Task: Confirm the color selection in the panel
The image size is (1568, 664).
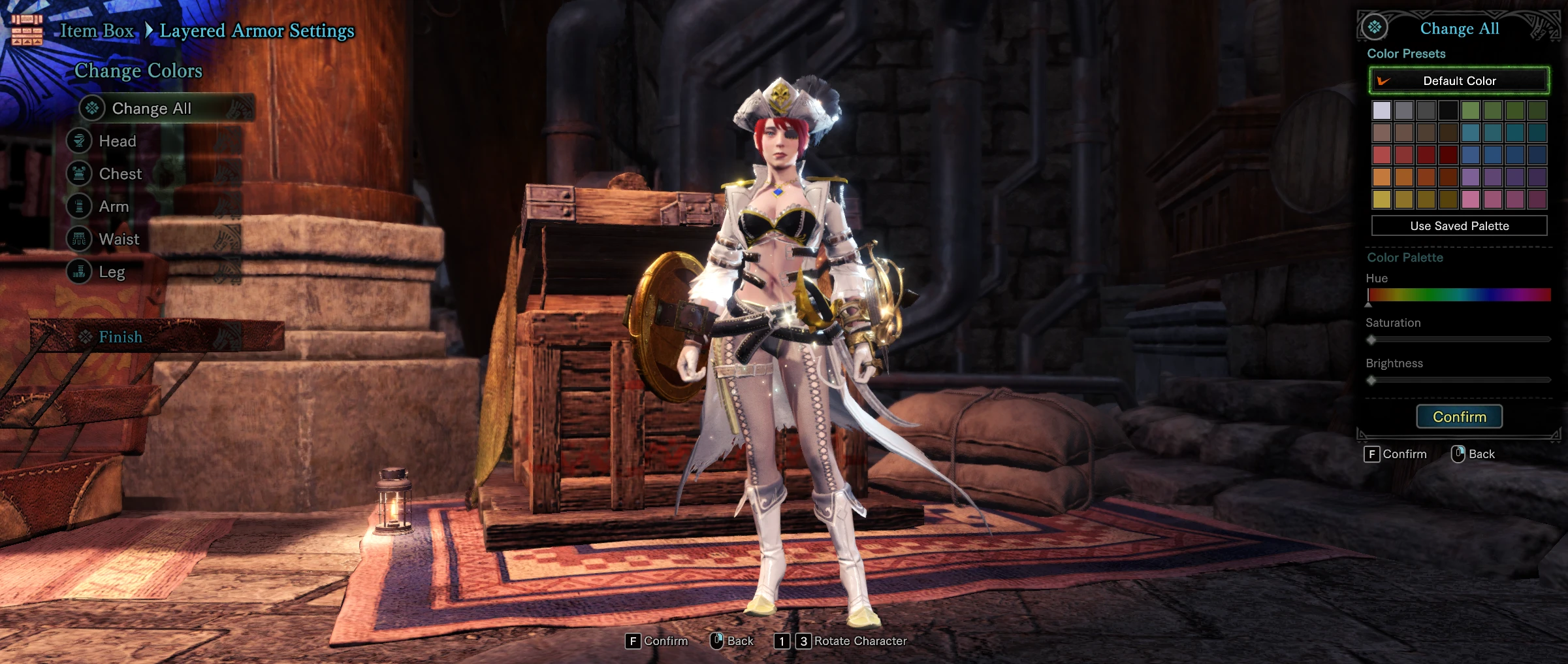Action: point(1459,417)
